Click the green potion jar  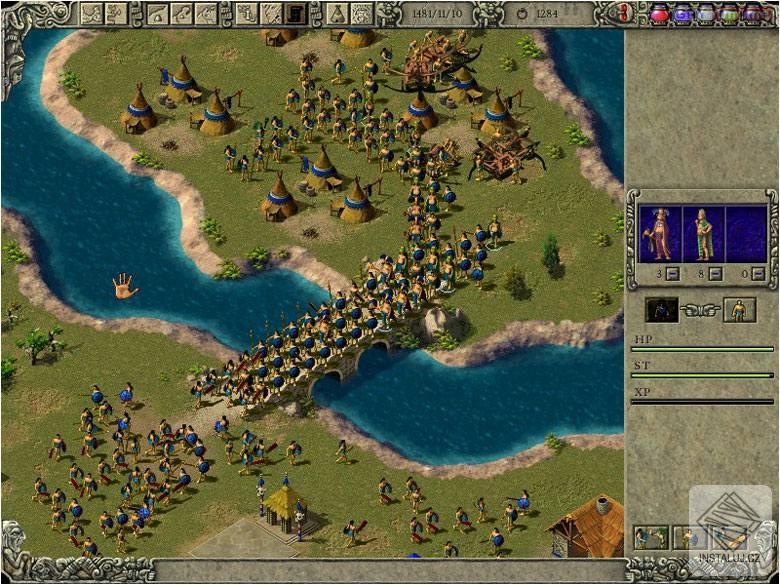[x=729, y=14]
